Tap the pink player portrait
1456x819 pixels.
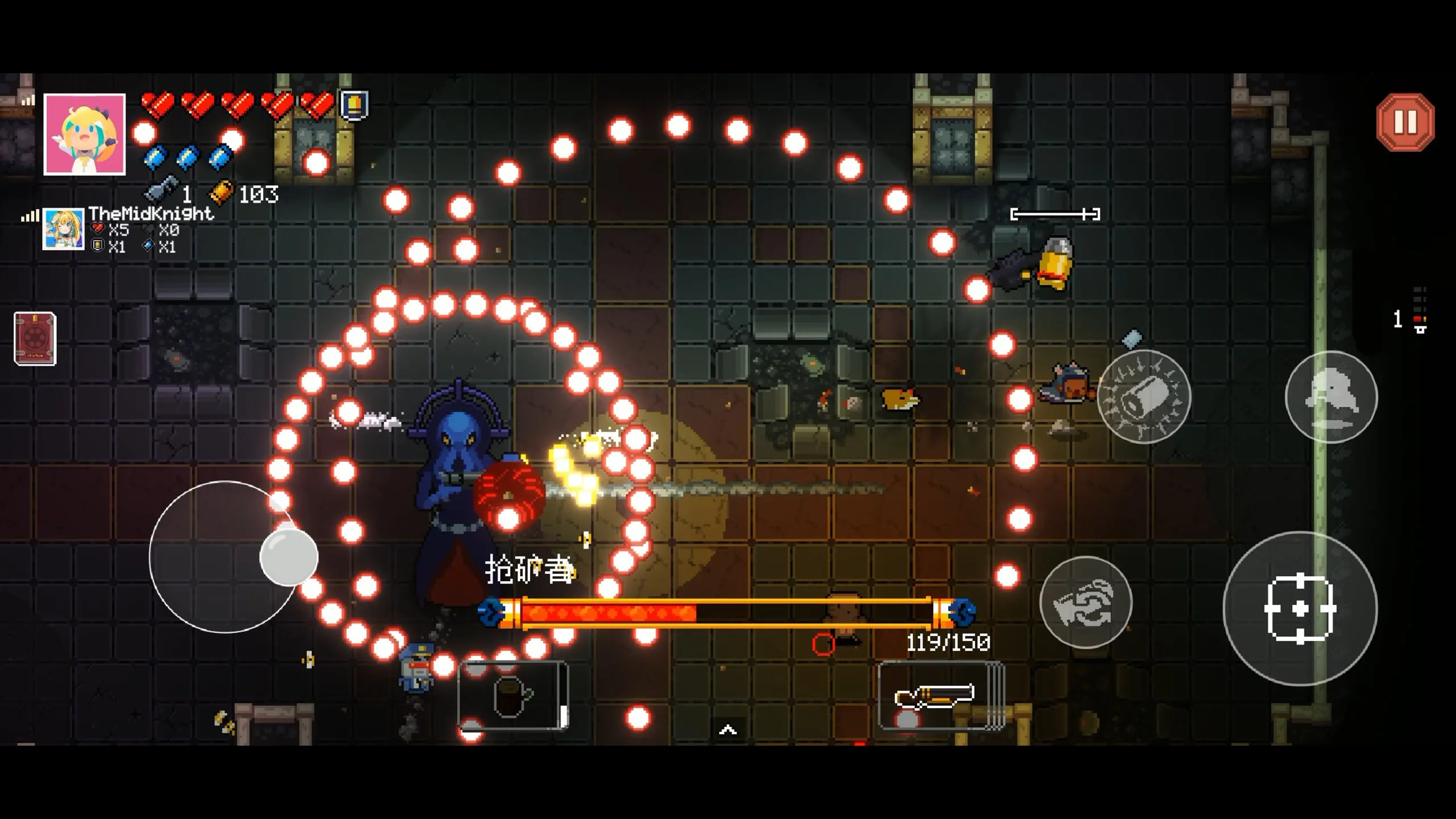[x=85, y=135]
